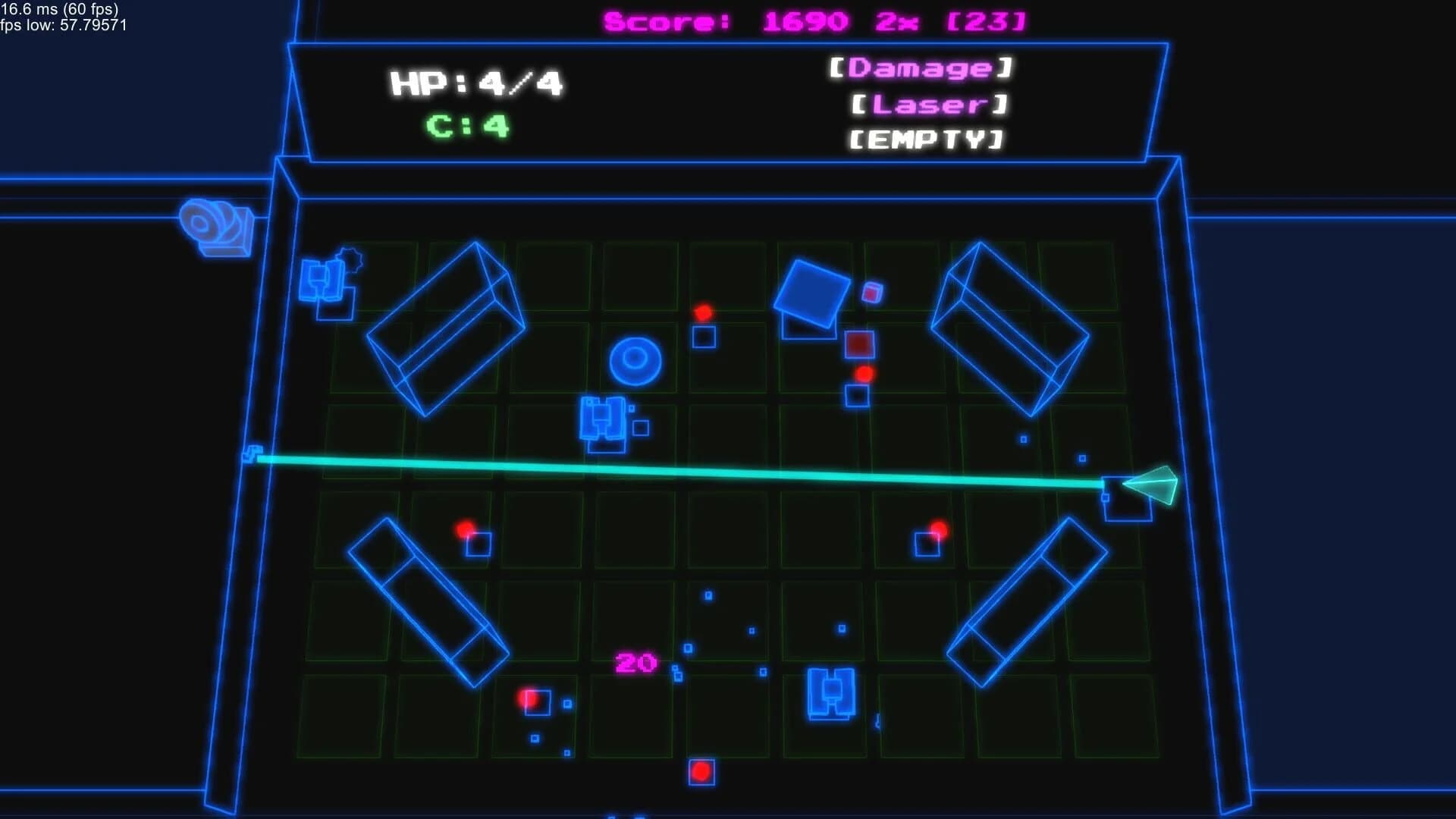Click the fps counter text in top-left
1456x819 pixels.
59,10
